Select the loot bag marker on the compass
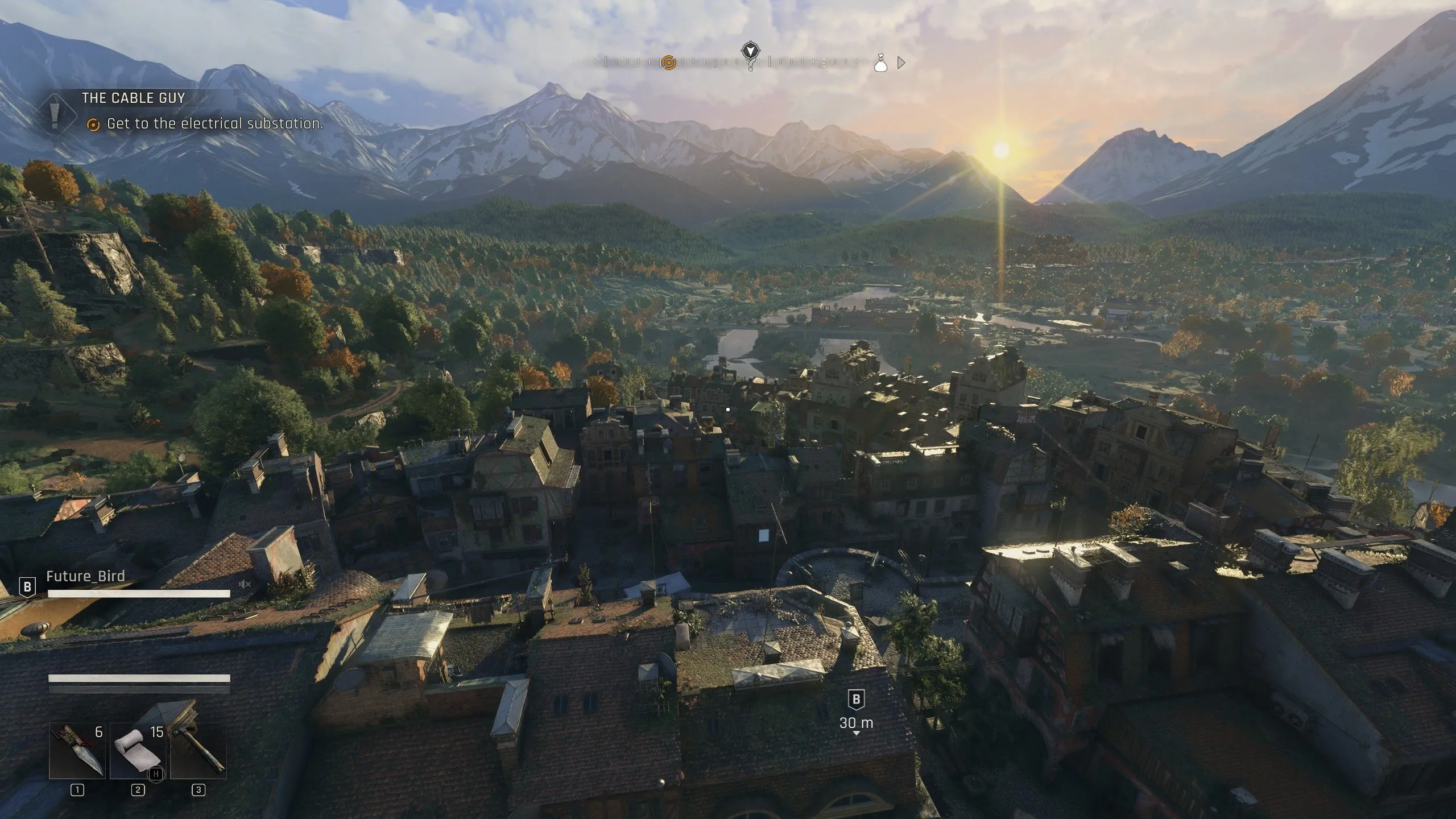The height and width of the screenshot is (819, 1456). (880, 63)
